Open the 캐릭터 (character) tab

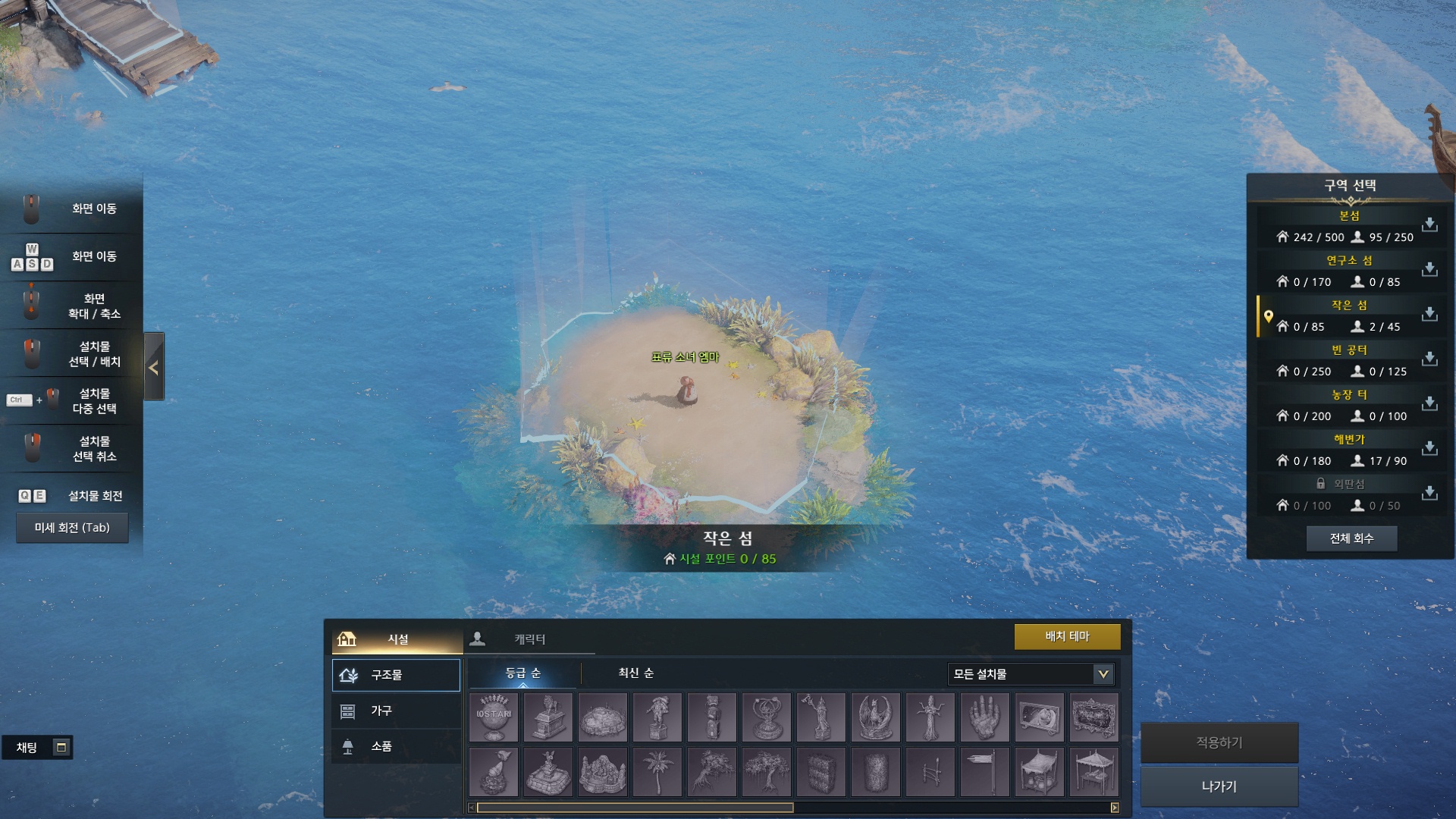(x=529, y=639)
